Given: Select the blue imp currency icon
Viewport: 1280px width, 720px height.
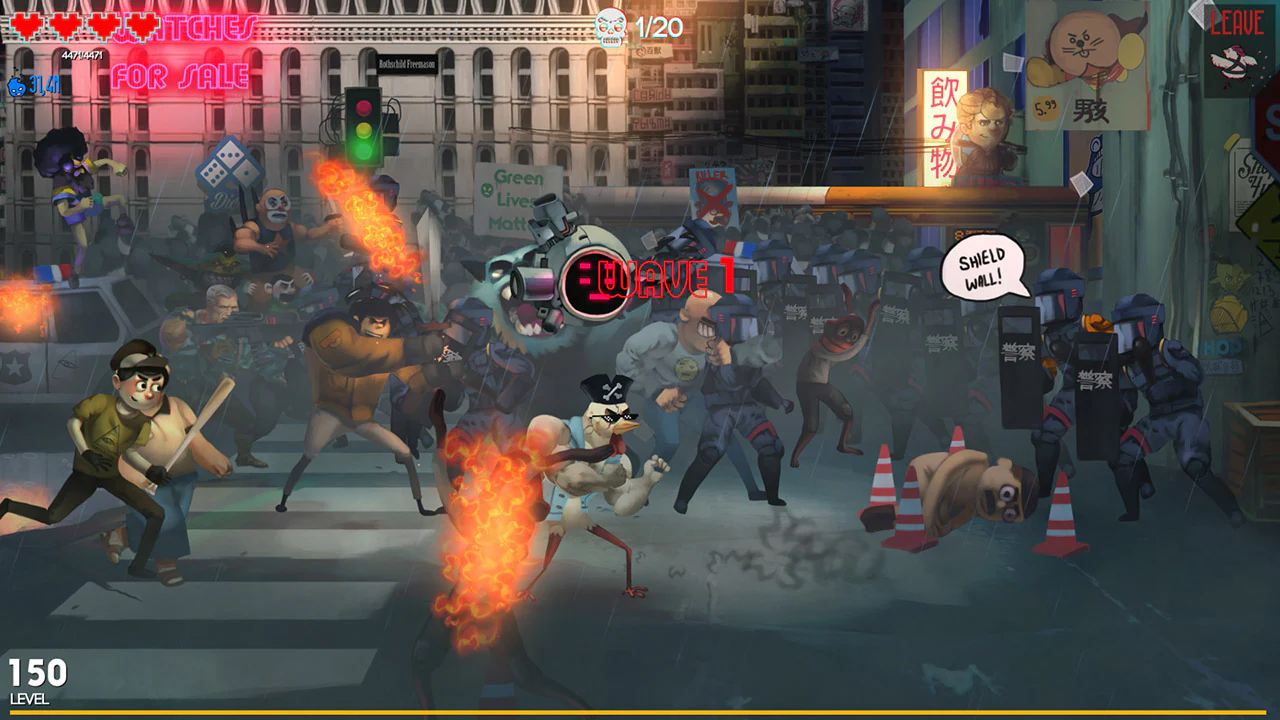Looking at the screenshot, I should [16, 87].
